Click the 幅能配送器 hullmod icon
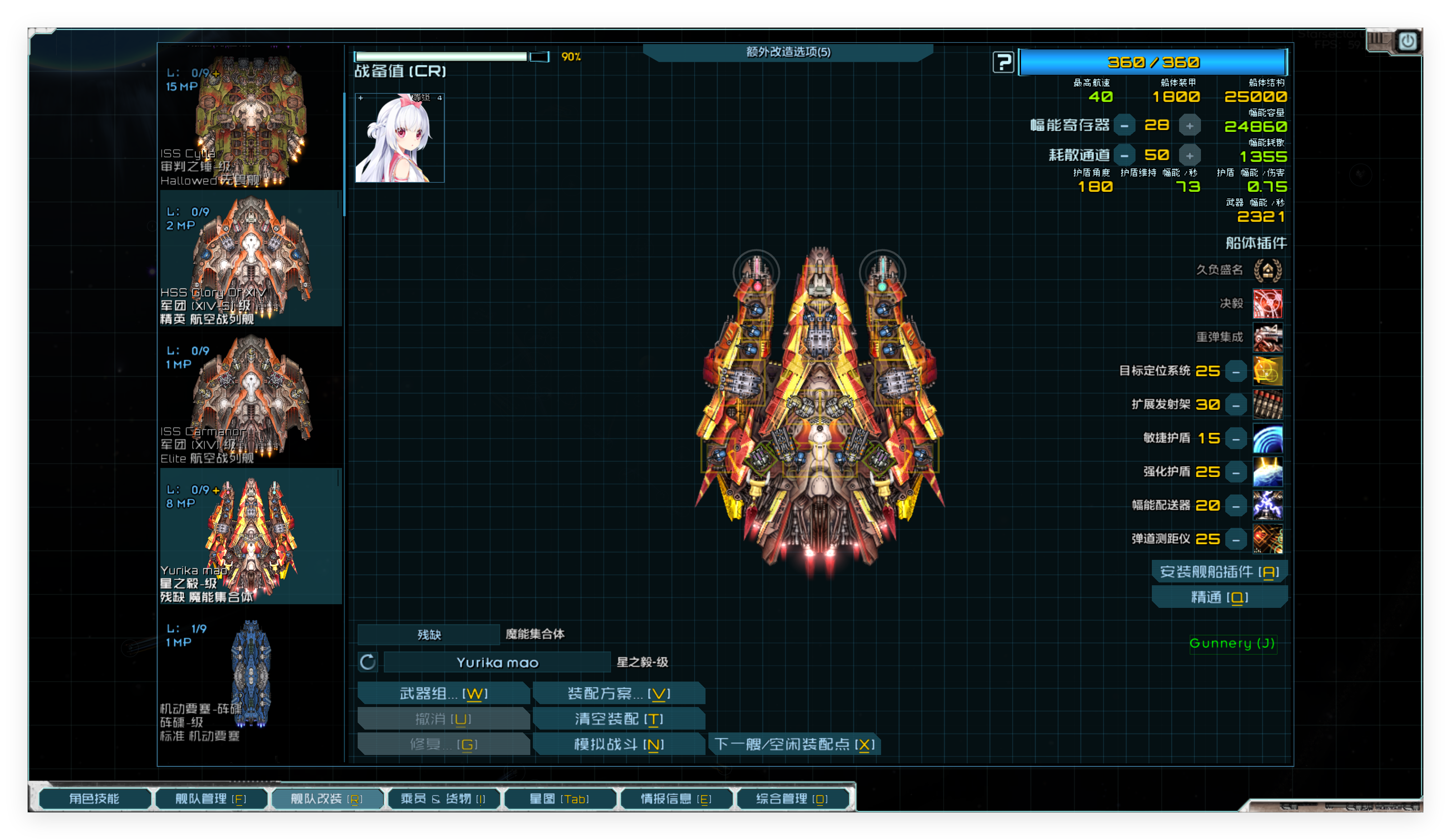The height and width of the screenshot is (840, 1451). 1268,505
